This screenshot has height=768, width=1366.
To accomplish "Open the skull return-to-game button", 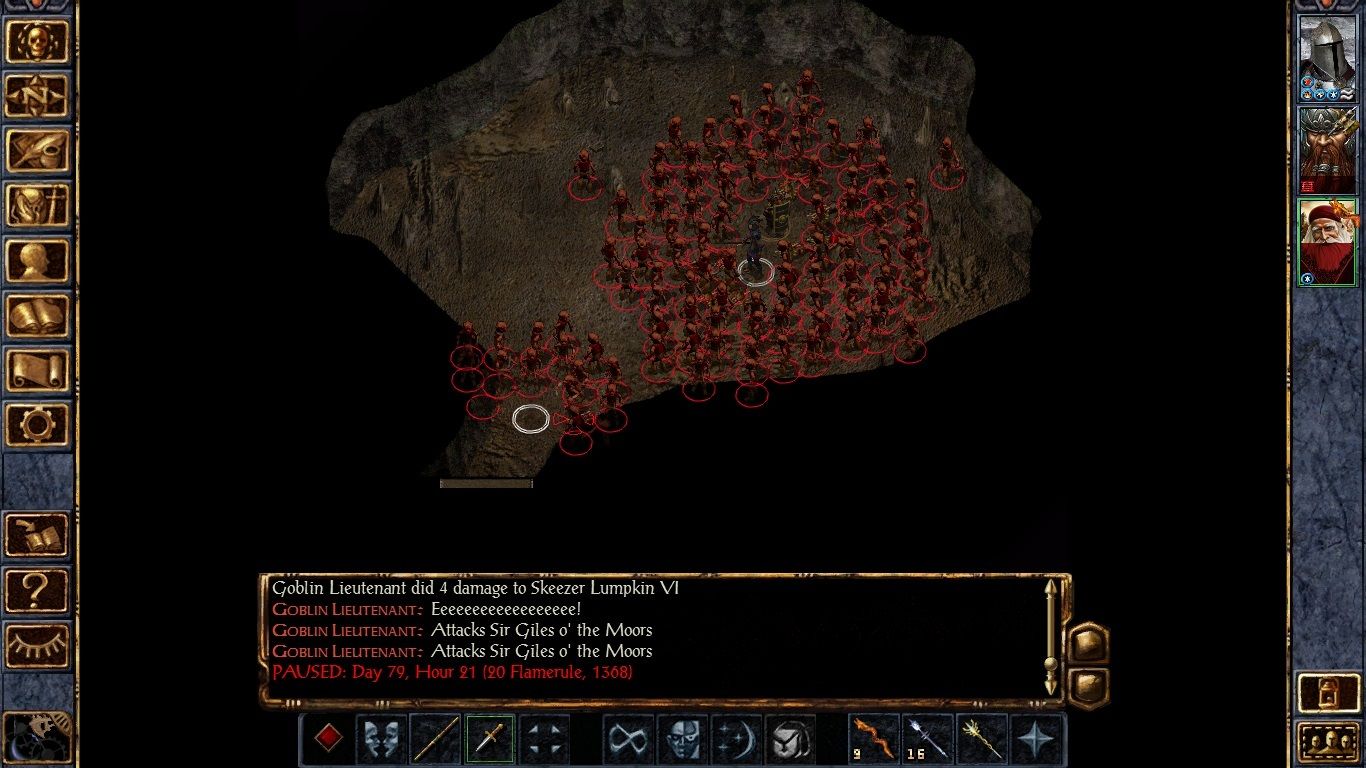I will (x=37, y=41).
